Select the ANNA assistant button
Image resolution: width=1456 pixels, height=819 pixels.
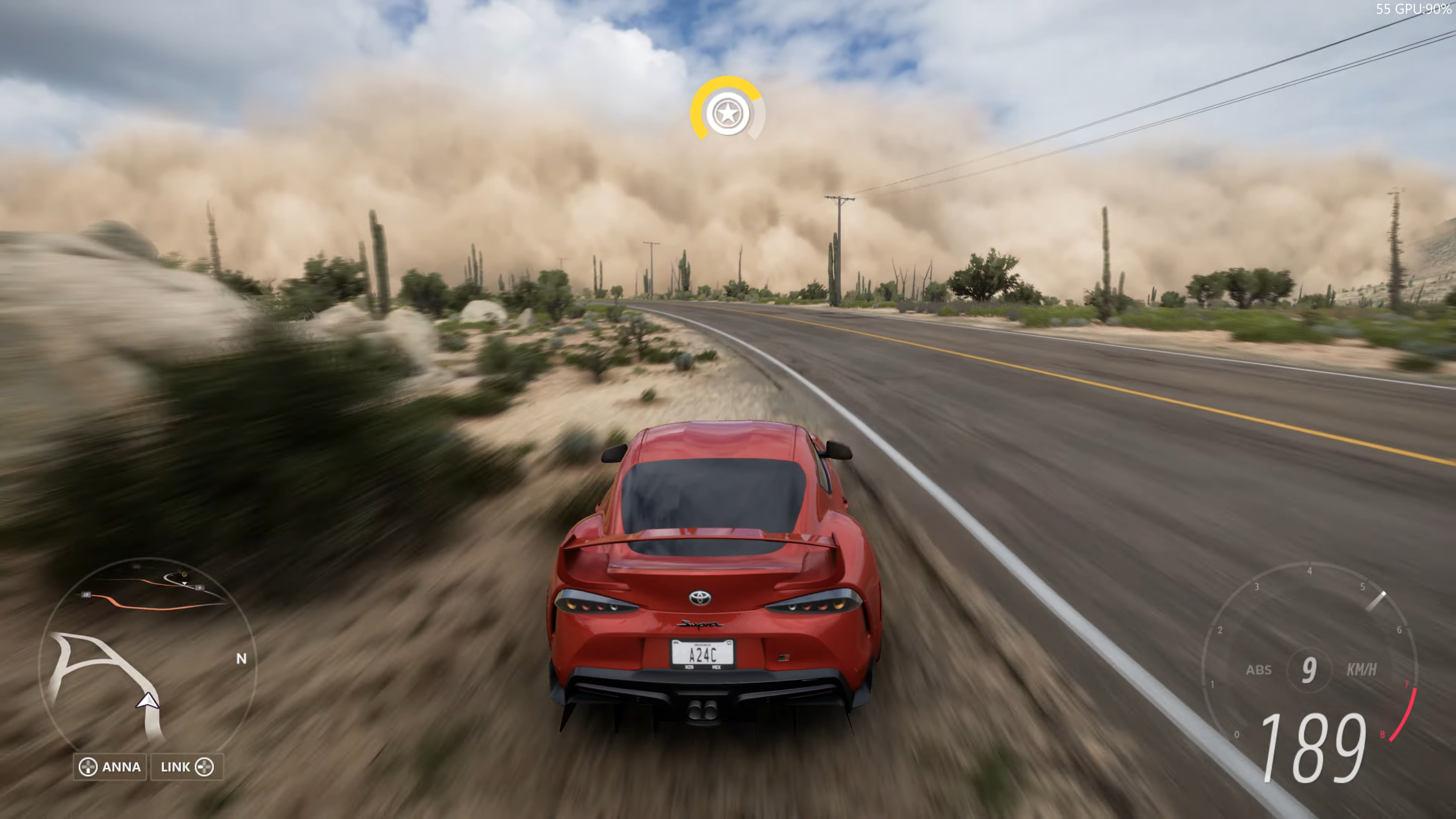pyautogui.click(x=110, y=767)
